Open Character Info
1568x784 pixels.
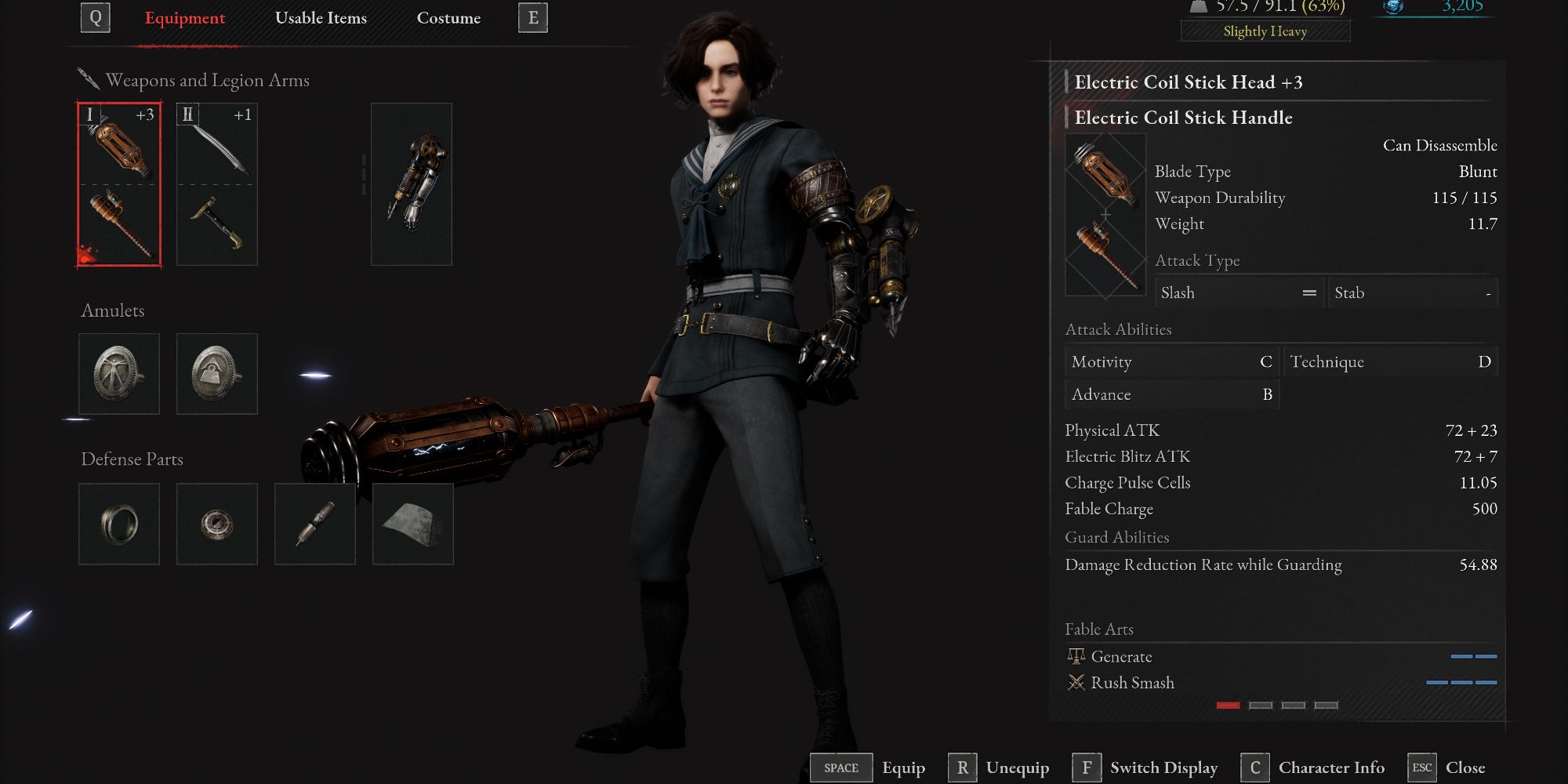(1313, 768)
